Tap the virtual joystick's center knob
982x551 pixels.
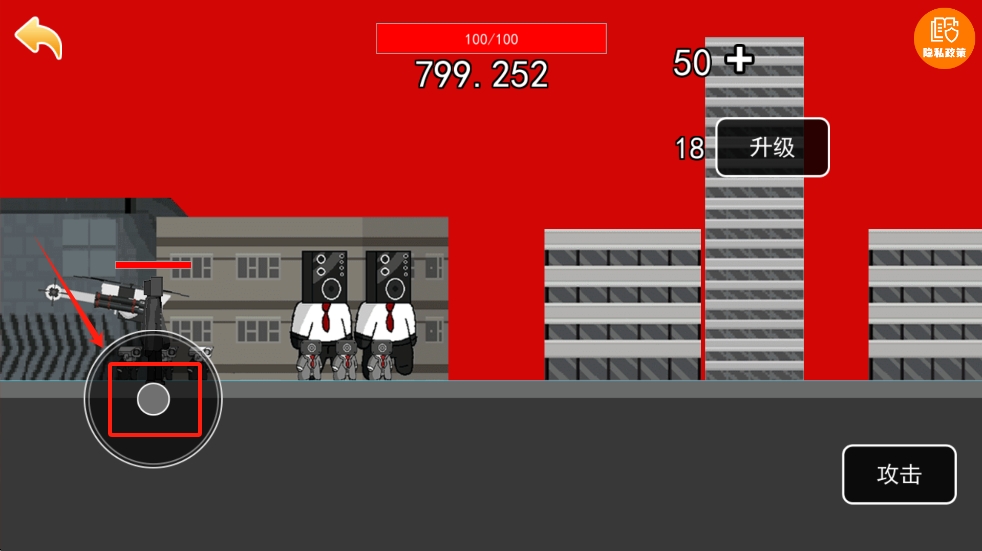pyautogui.click(x=153, y=399)
